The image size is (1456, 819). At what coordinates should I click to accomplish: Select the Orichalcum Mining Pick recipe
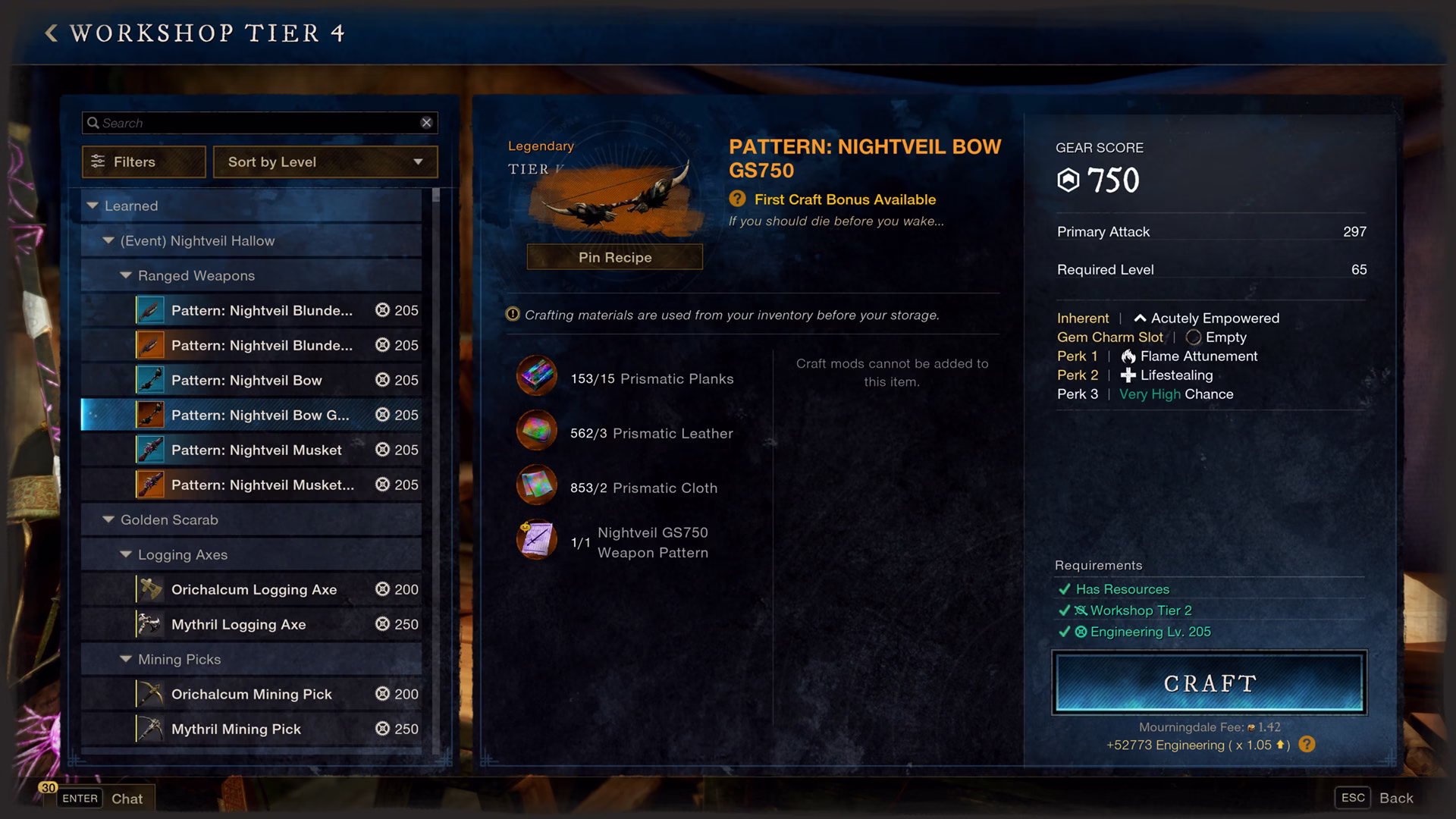point(252,694)
